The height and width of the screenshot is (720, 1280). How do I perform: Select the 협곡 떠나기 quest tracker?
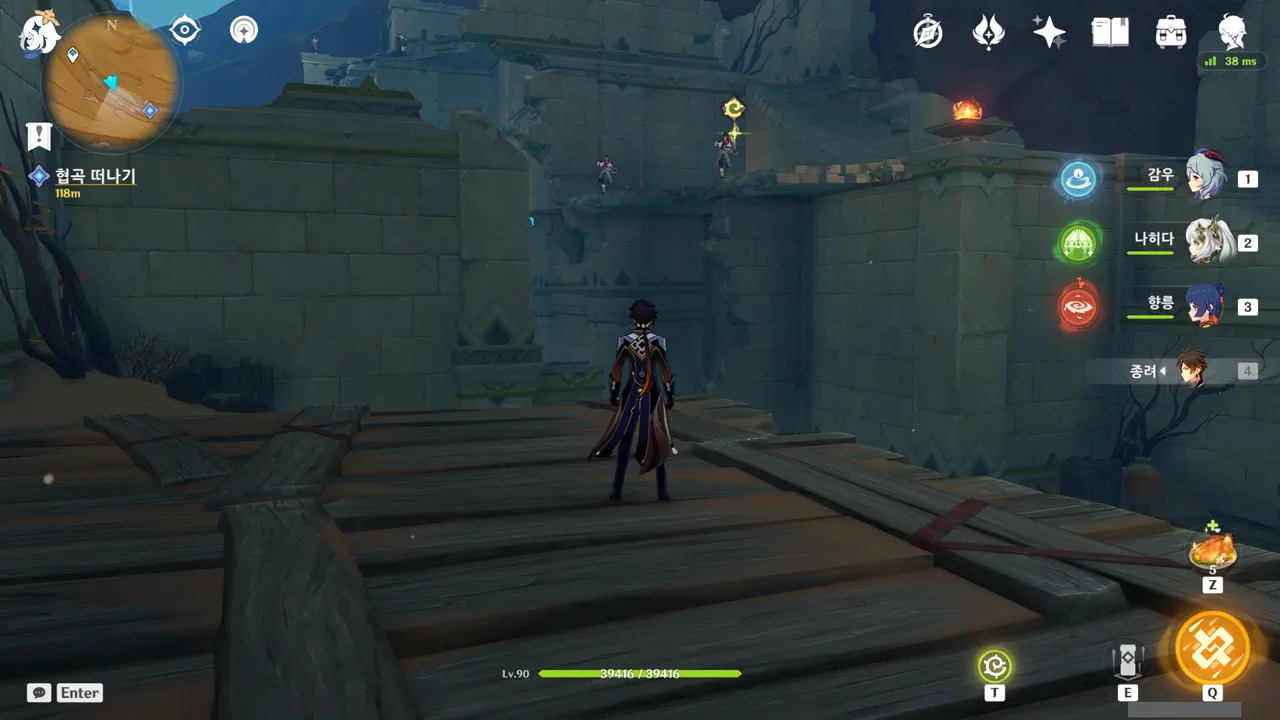[94, 177]
